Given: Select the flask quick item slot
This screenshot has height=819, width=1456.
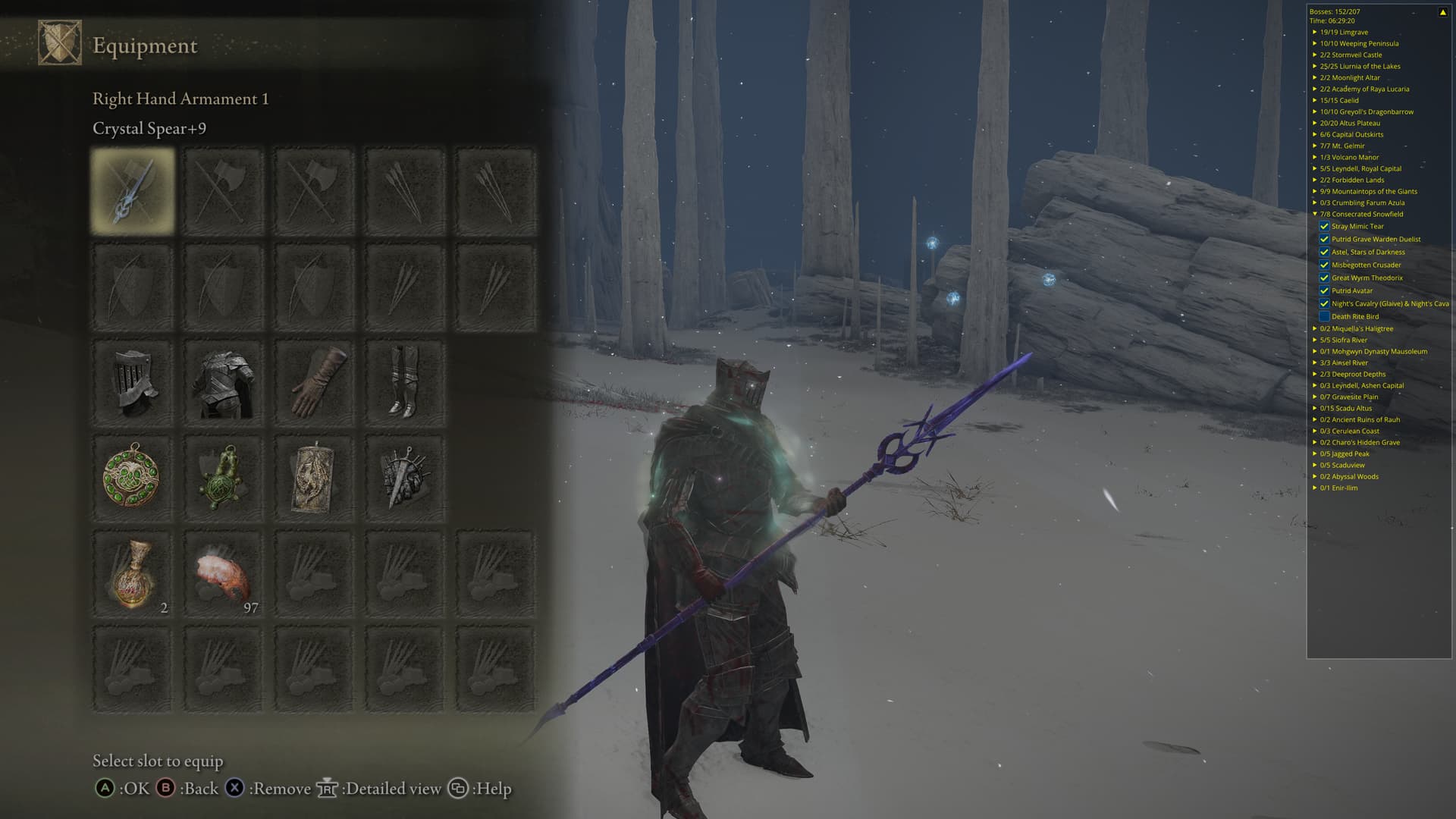Looking at the screenshot, I should coord(133,574).
